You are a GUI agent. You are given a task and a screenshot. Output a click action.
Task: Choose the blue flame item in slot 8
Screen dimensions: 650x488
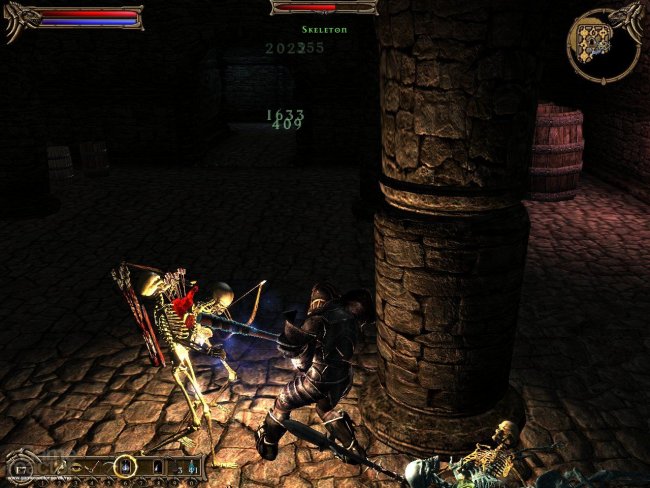(158, 466)
